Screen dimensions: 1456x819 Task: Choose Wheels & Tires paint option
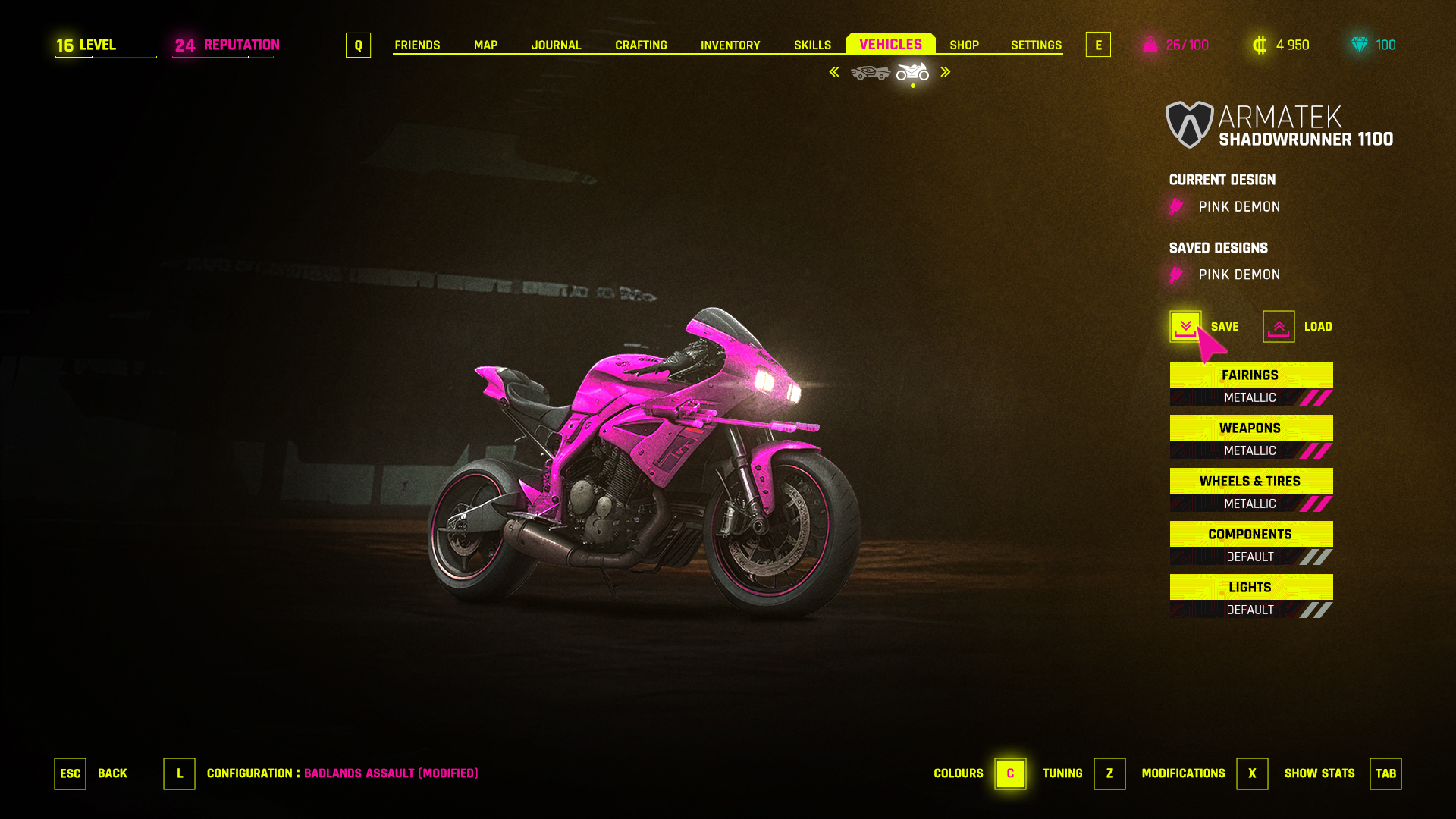click(1250, 482)
